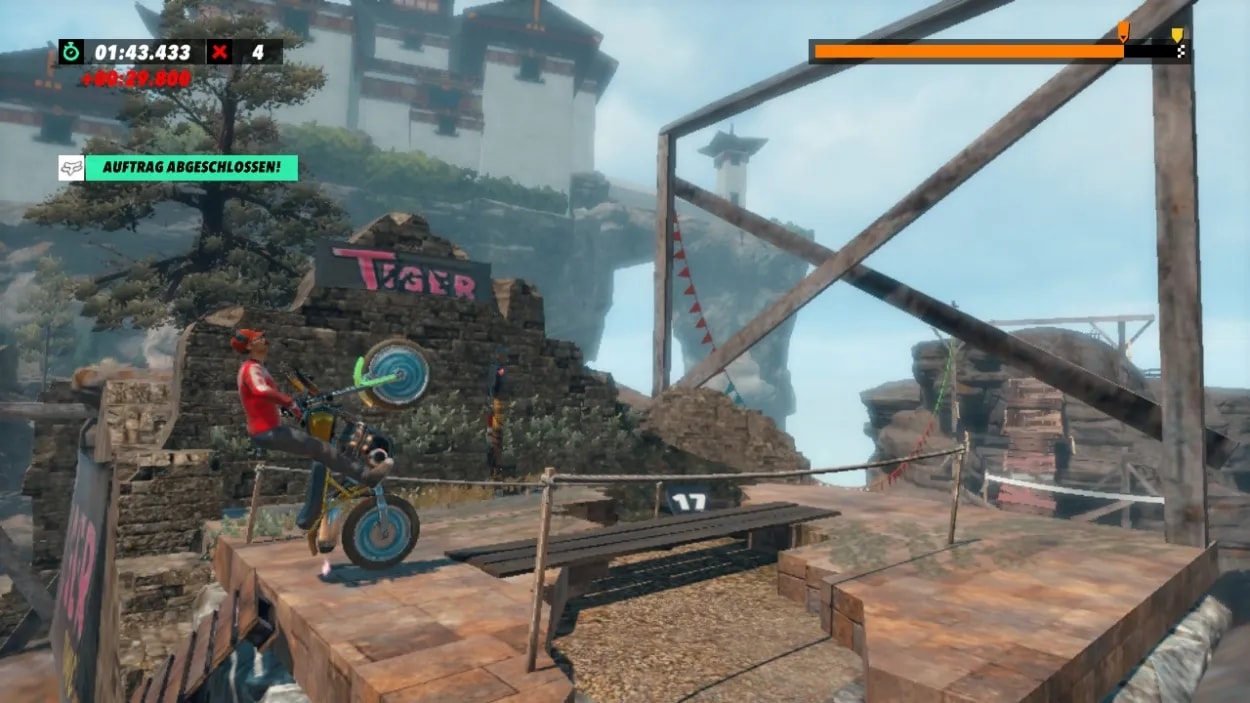
Task: Click the "Auftrag abgeschlossen!" notification banner
Action: [x=191, y=168]
